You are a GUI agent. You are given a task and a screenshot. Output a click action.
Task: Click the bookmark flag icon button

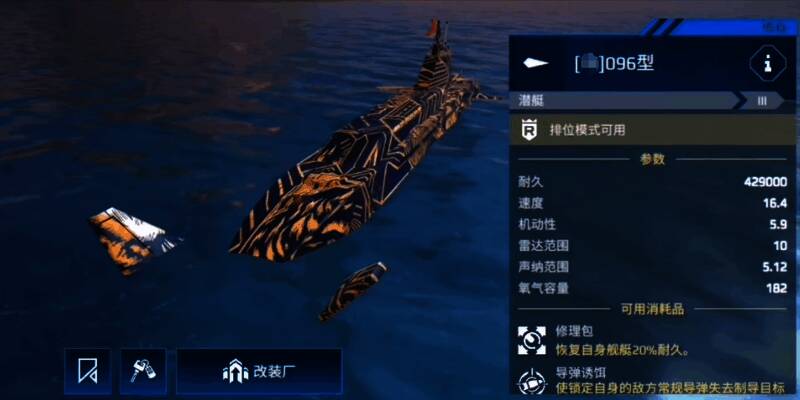87,372
